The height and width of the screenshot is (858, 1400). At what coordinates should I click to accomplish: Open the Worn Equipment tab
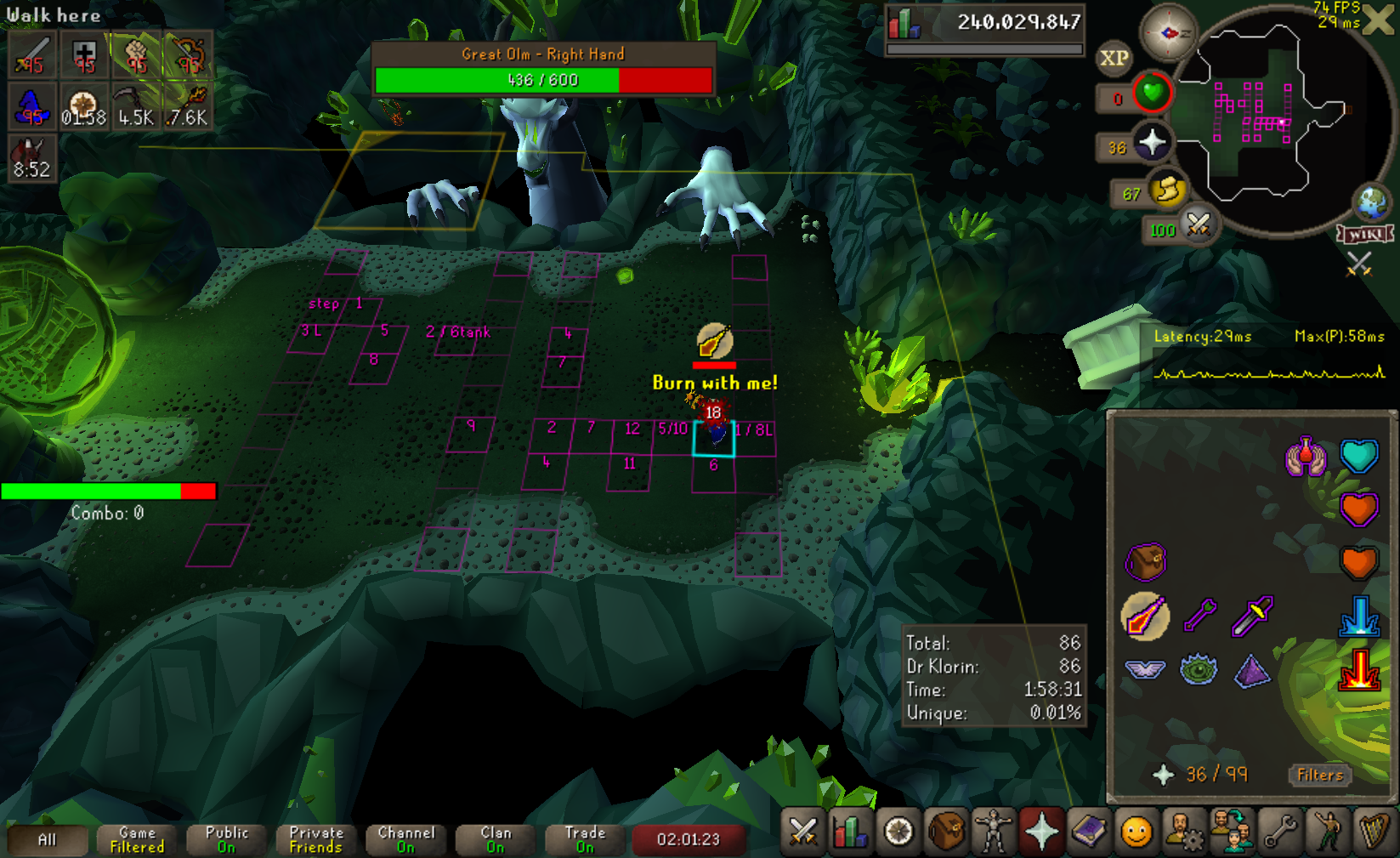994,832
